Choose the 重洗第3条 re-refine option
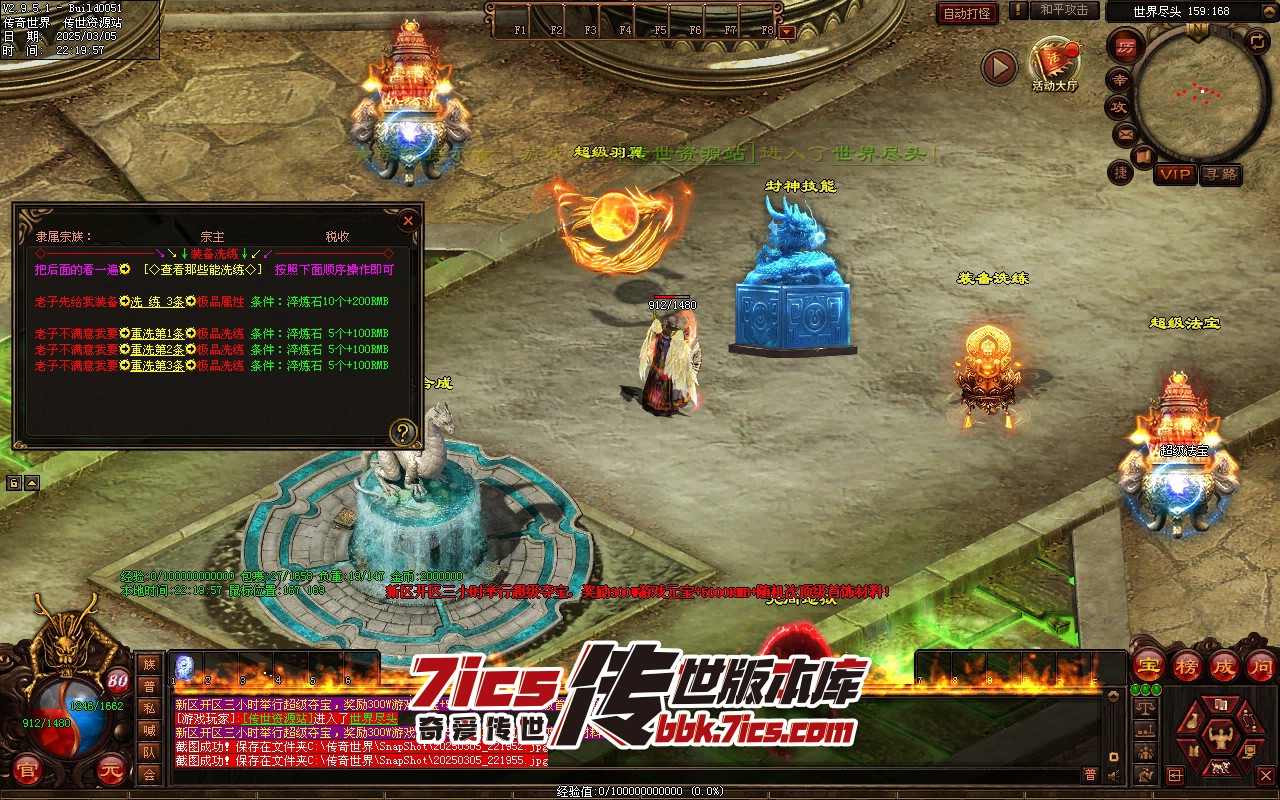 pos(157,366)
